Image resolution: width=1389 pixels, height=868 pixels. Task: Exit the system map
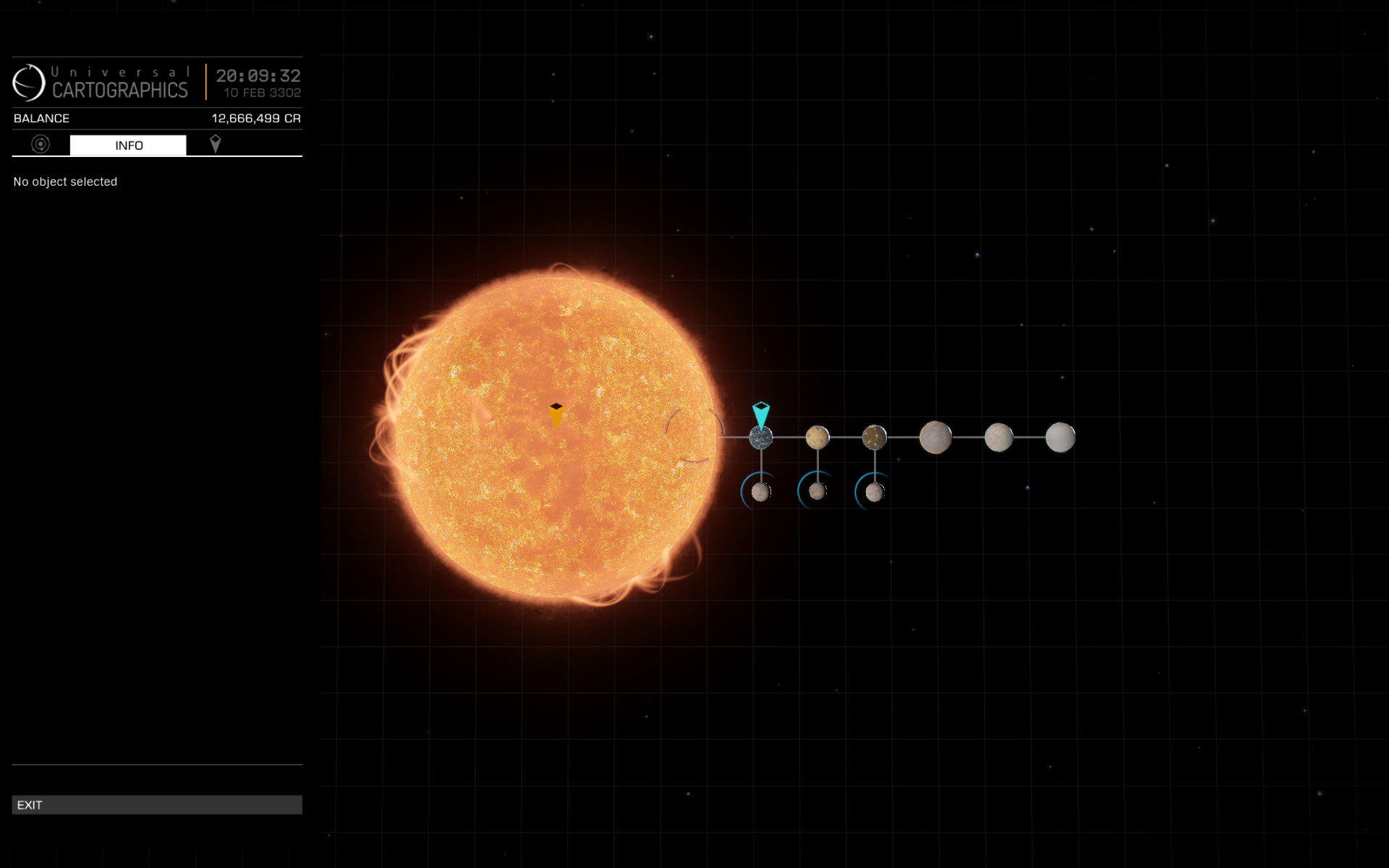pyautogui.click(x=156, y=805)
